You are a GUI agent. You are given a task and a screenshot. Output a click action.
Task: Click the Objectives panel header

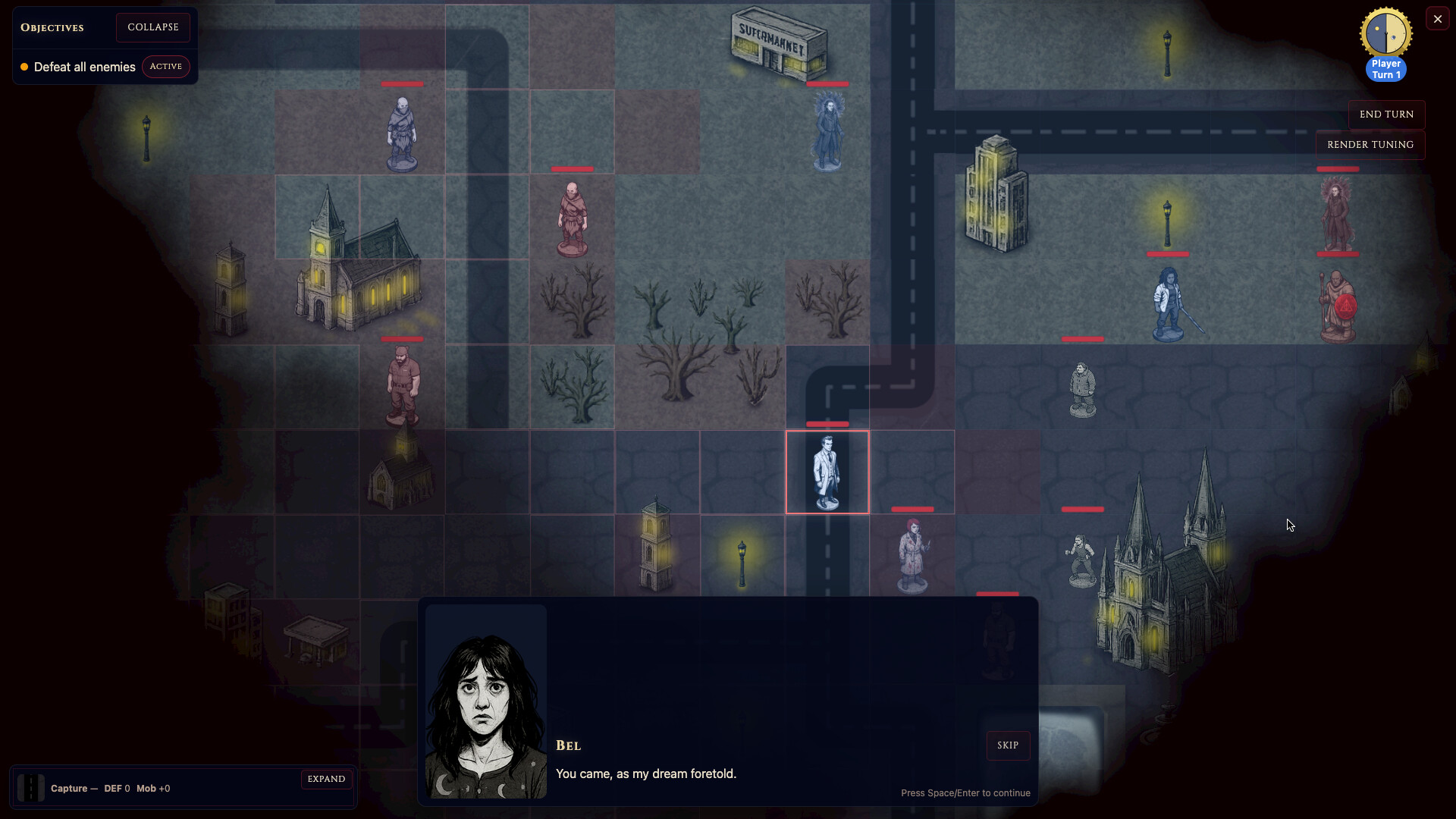52,27
